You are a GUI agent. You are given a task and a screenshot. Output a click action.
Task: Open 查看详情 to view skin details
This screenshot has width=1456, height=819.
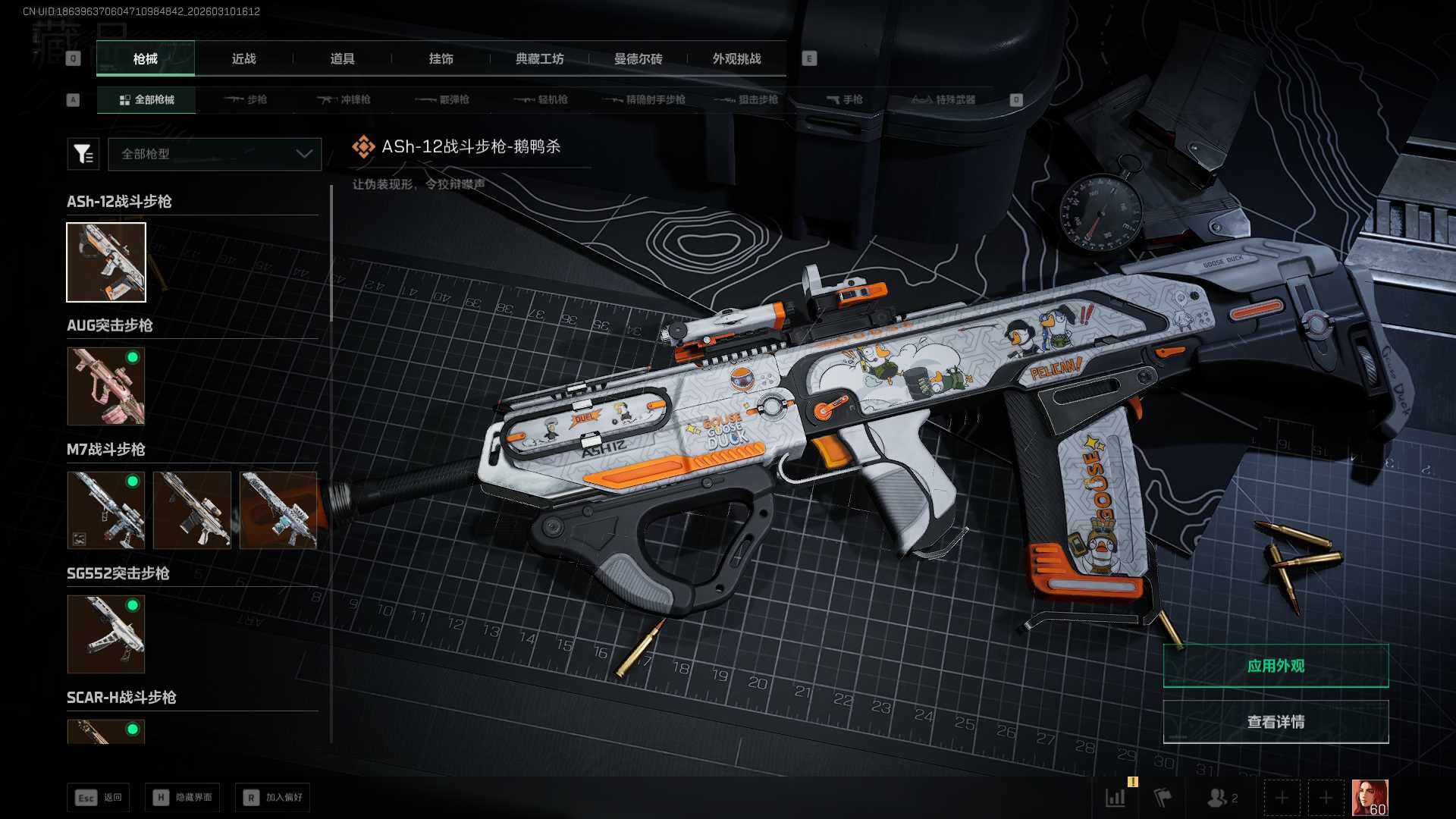[x=1276, y=722]
